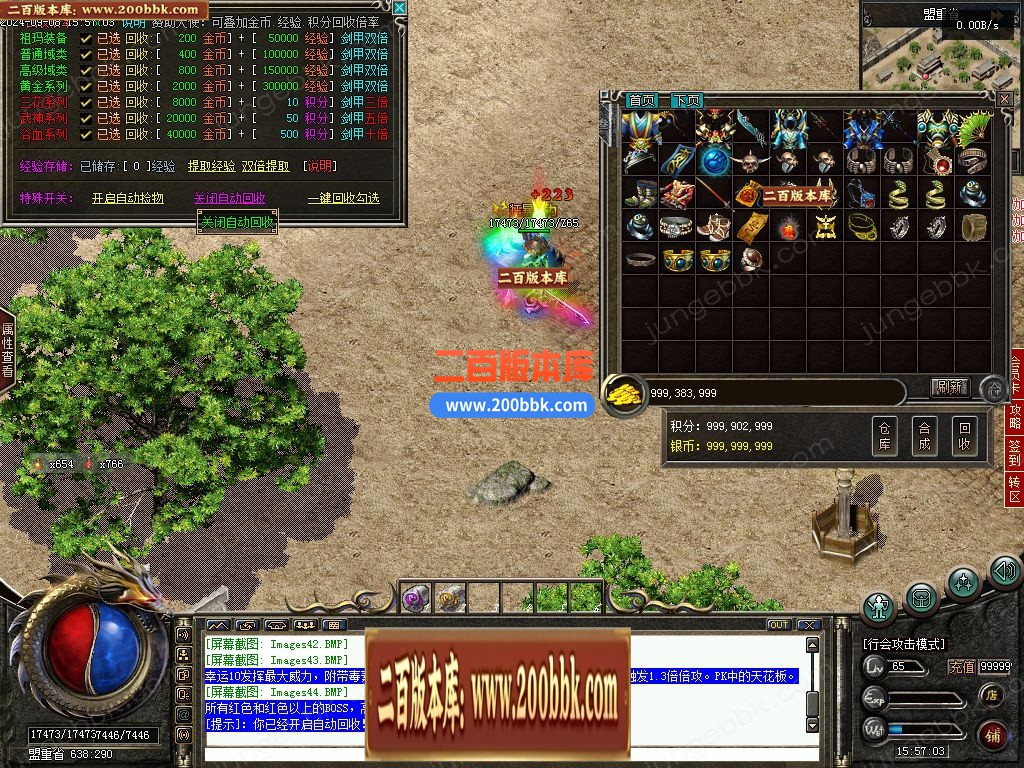Viewport: 1024px width, 768px height.
Task: Open the 仓库 warehouse
Action: tap(884, 436)
